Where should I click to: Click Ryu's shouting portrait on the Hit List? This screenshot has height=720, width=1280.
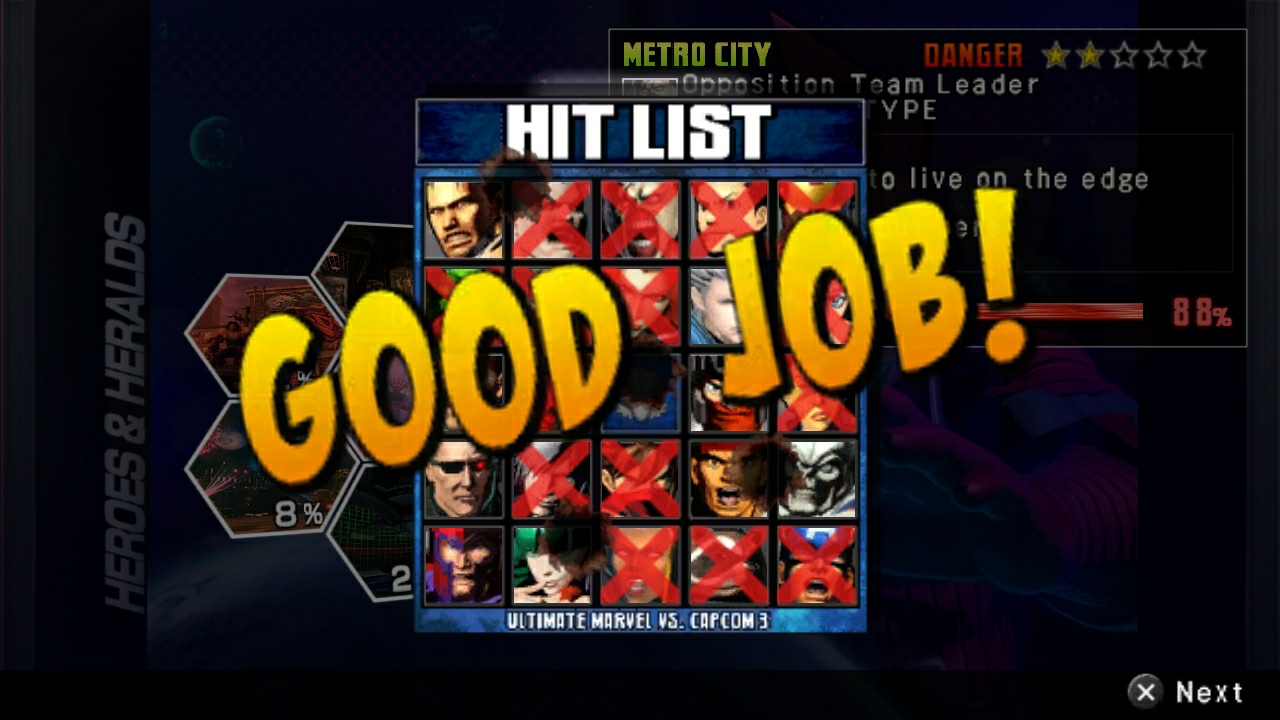(x=730, y=478)
